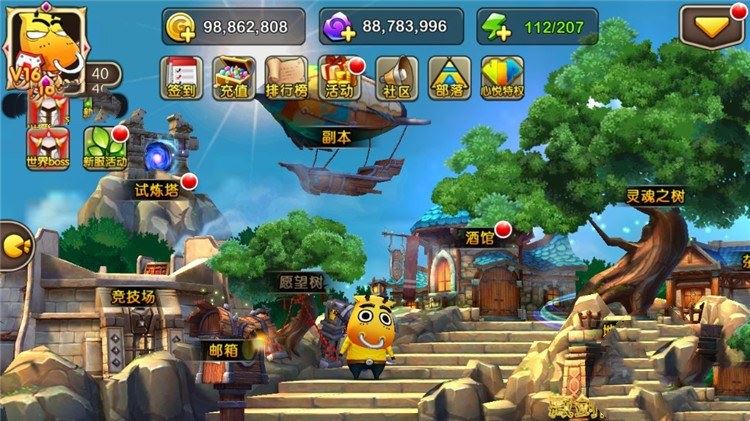Open the 新服活动 green leaf event
This screenshot has height=421, width=750.
pos(105,149)
